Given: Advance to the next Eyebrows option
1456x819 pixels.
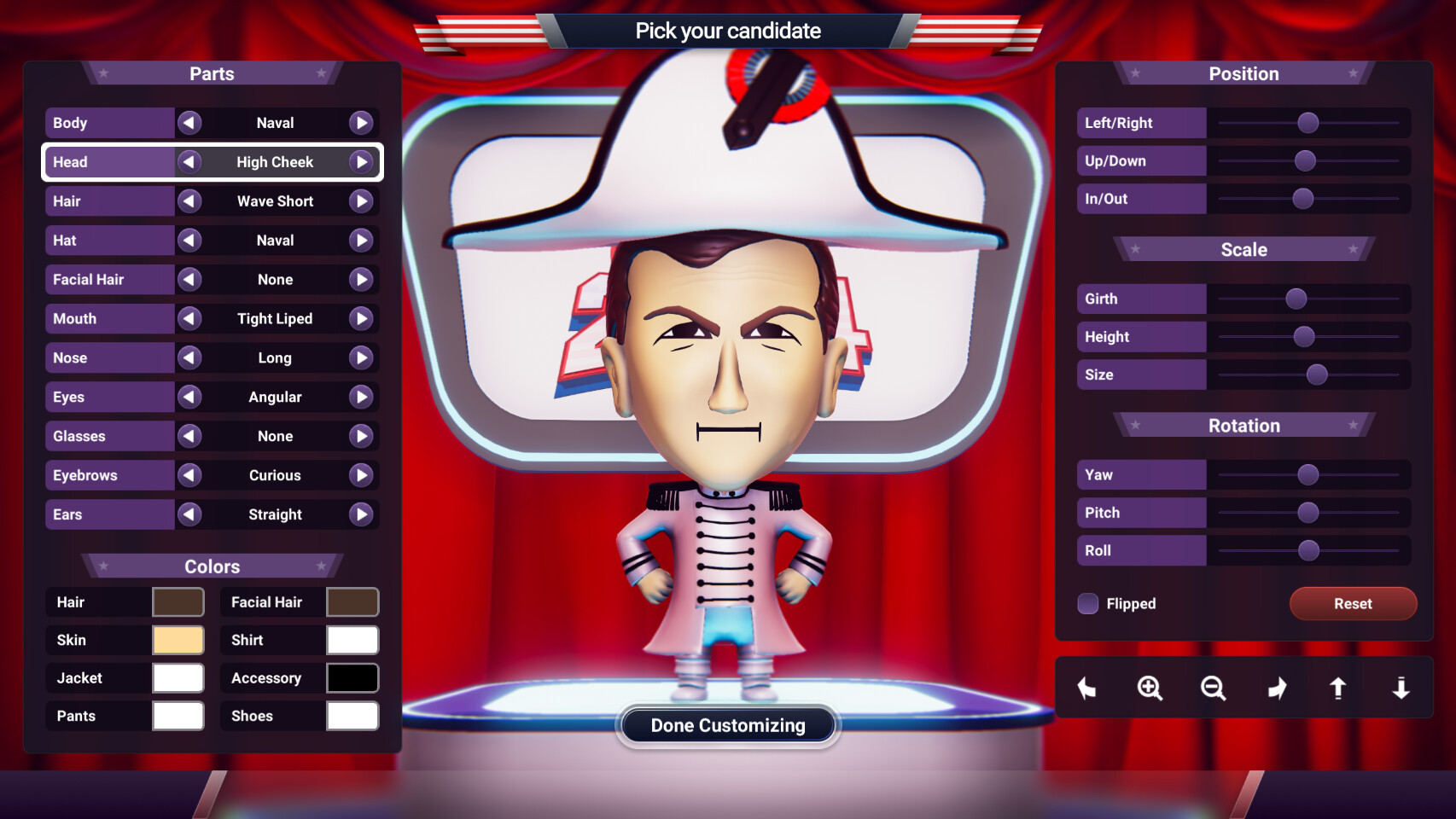Looking at the screenshot, I should 361,475.
